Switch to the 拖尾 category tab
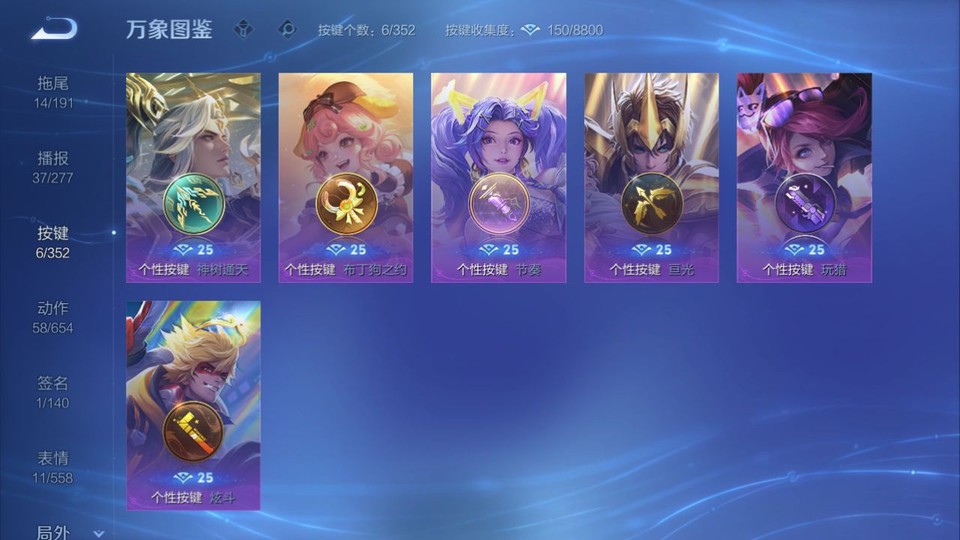This screenshot has height=540, width=960. tap(53, 92)
